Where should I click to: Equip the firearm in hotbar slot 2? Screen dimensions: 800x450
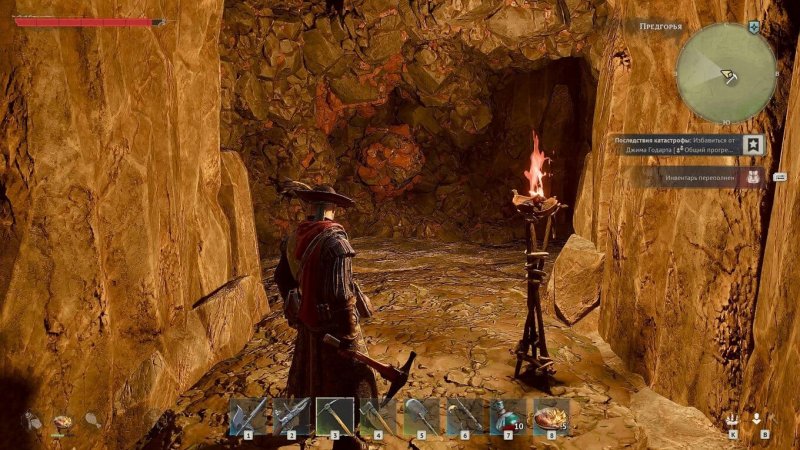[x=291, y=416]
